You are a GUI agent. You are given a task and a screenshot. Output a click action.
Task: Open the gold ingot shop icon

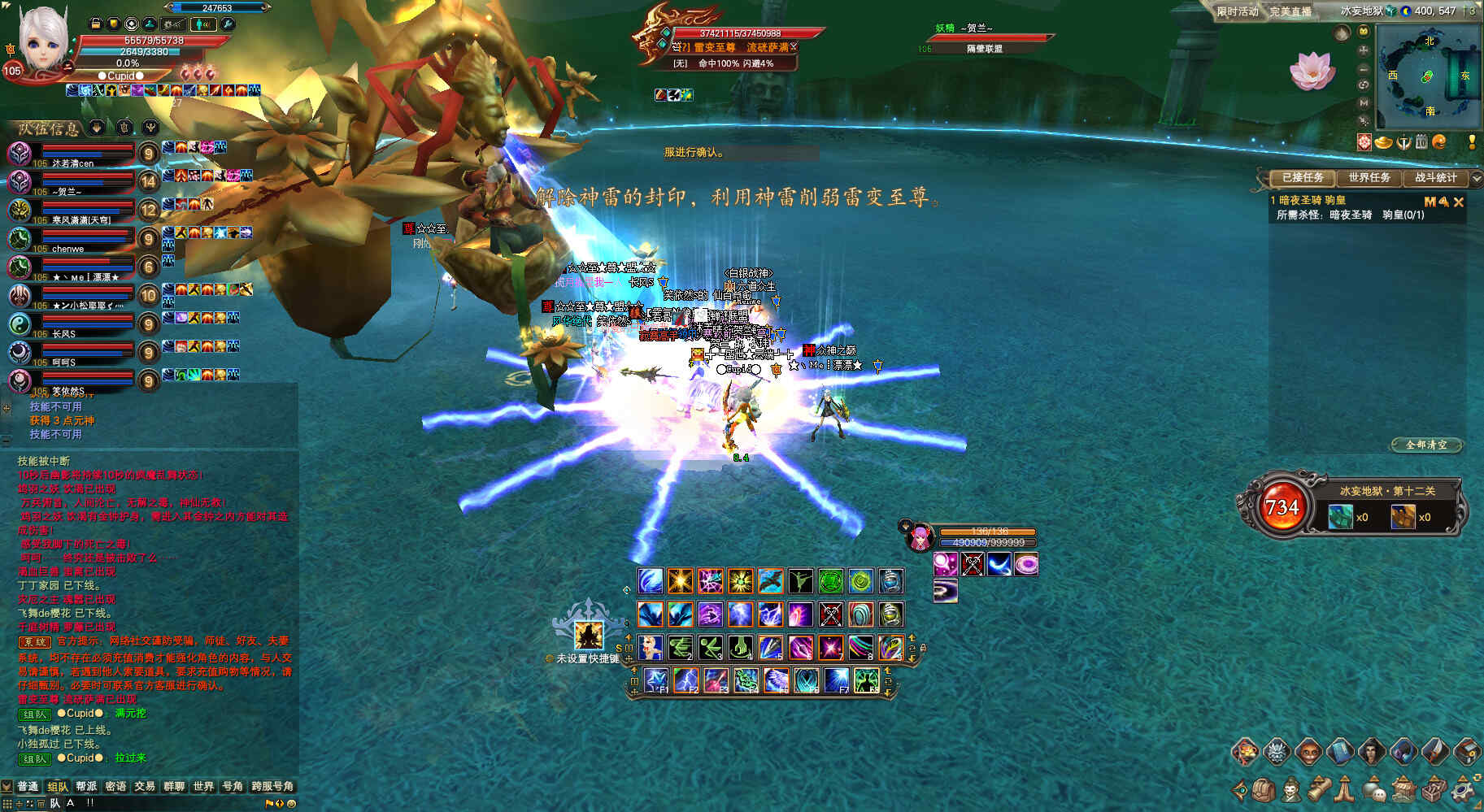[x=1383, y=142]
